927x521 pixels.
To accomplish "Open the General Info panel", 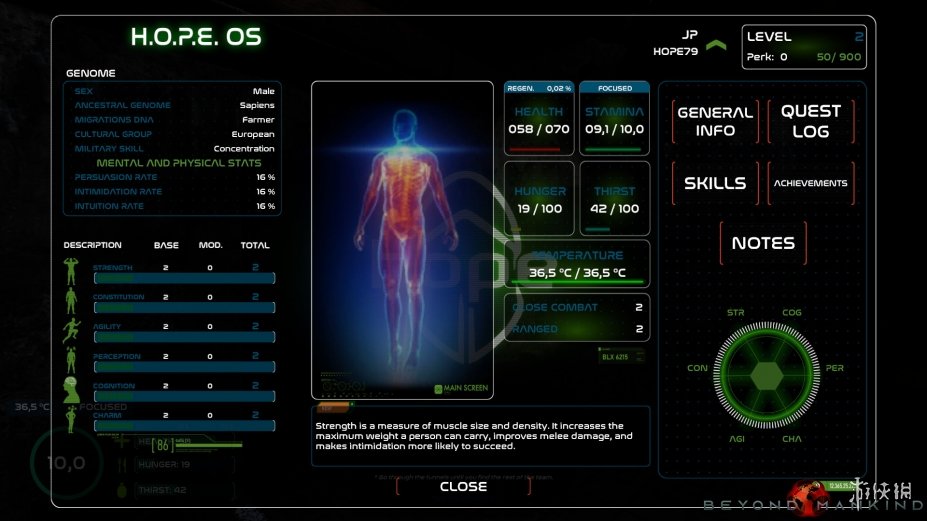I will tap(715, 121).
